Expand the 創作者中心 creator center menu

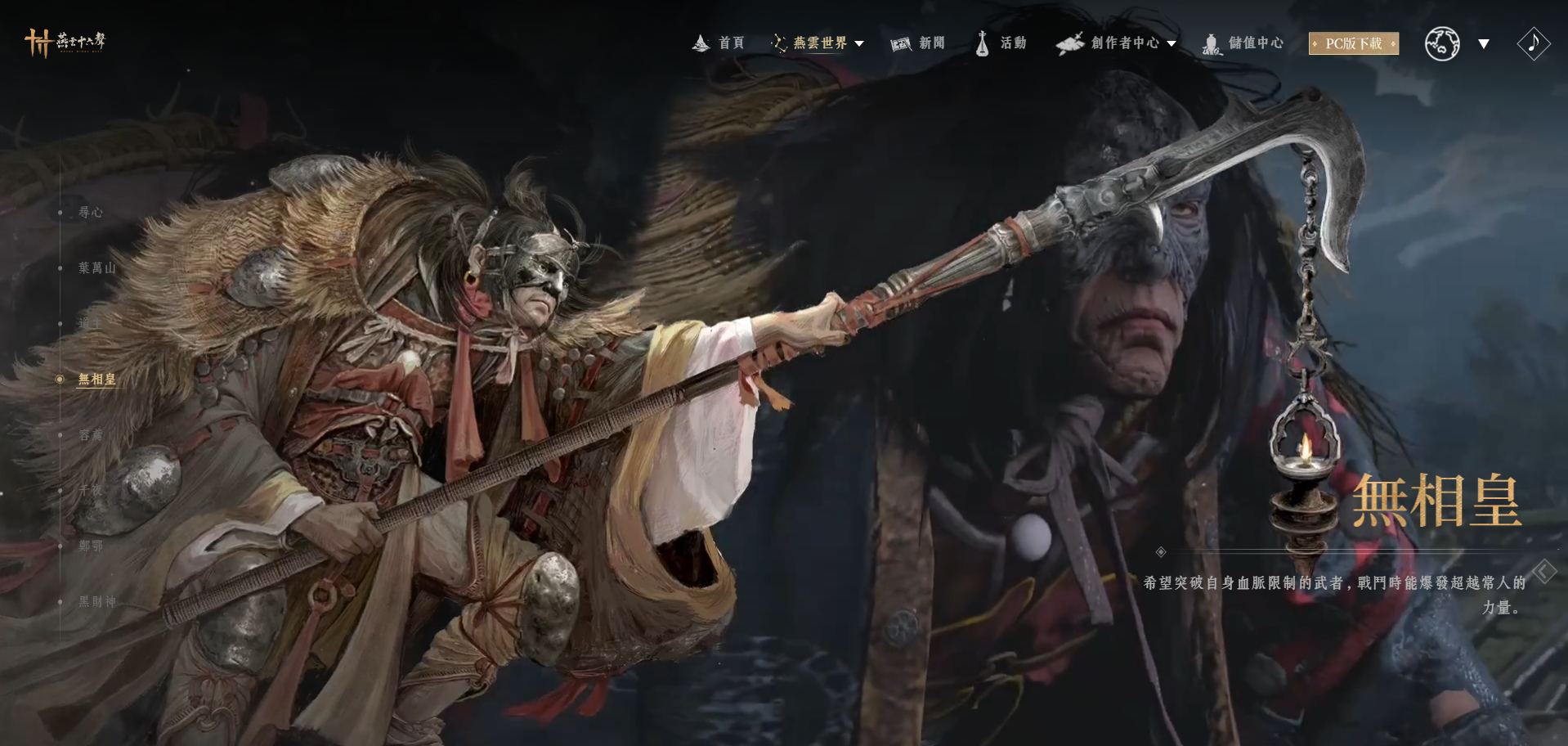point(1117,43)
